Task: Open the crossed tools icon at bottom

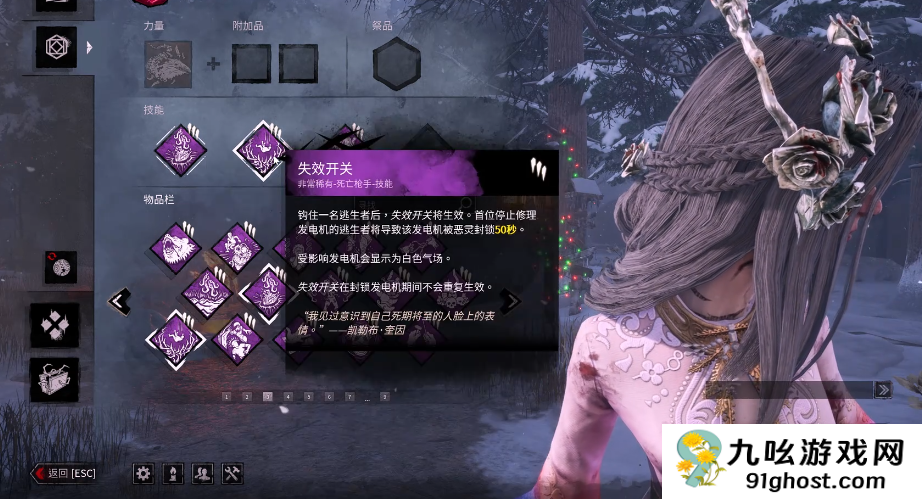Action: pos(232,473)
